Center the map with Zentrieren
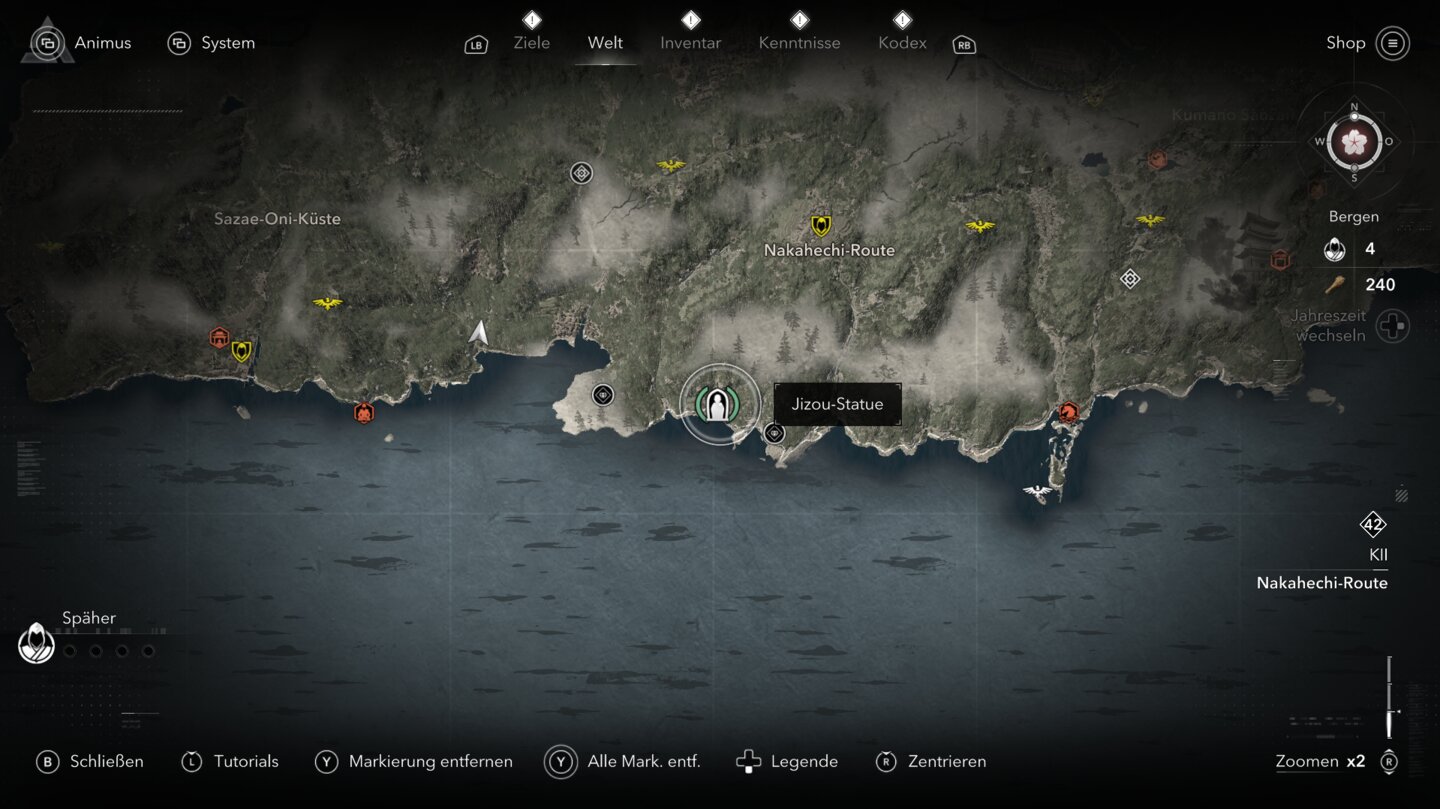Screen dimensions: 1440x809 [x=930, y=761]
